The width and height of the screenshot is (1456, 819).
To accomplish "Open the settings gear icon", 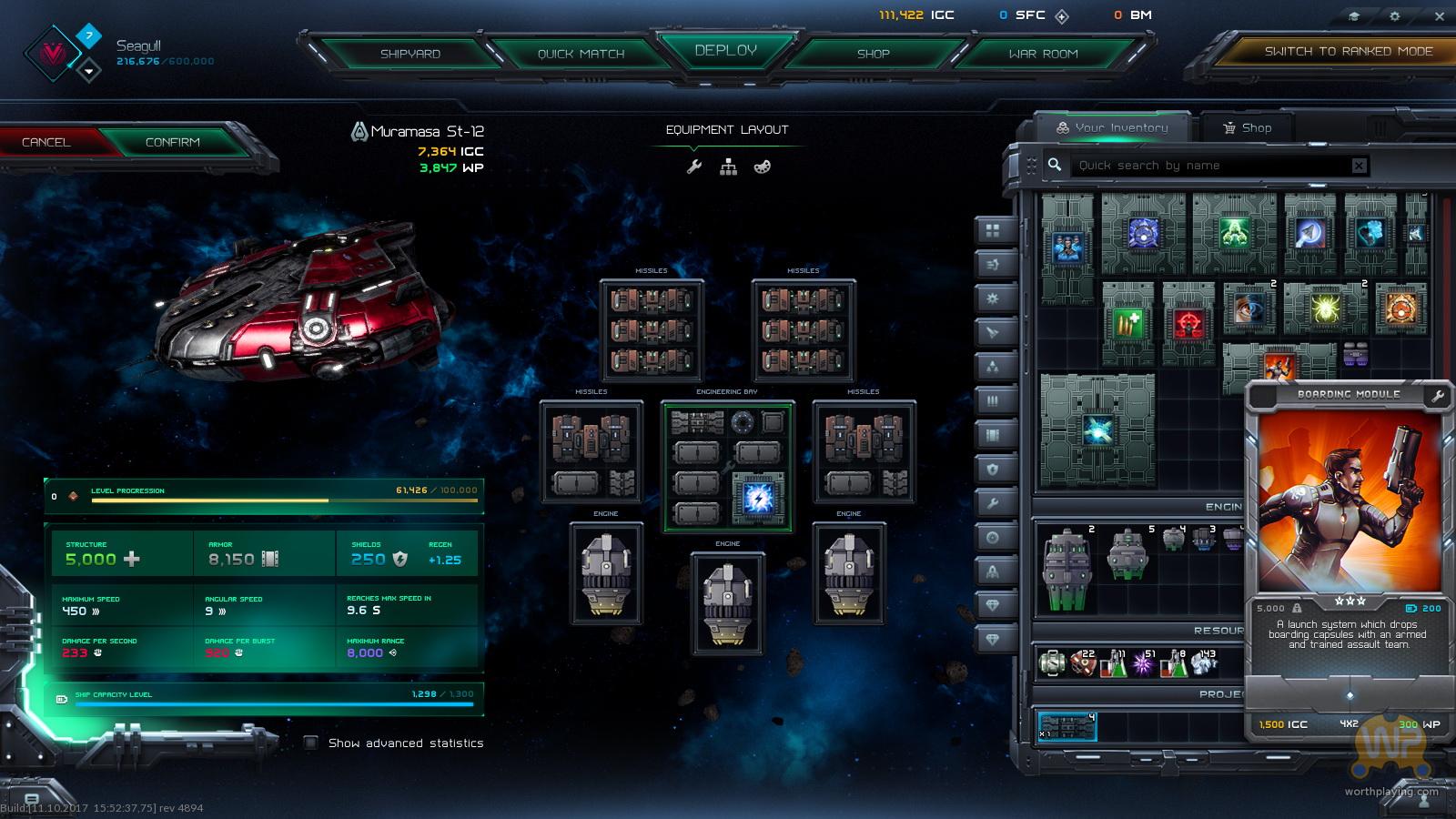I will [x=1395, y=16].
